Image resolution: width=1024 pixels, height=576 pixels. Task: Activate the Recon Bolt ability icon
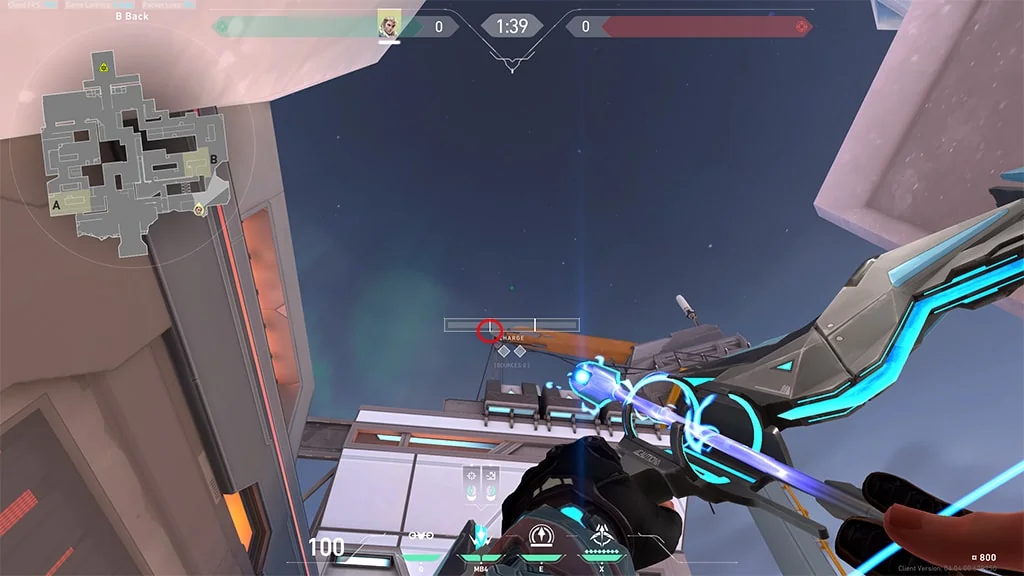[542, 535]
